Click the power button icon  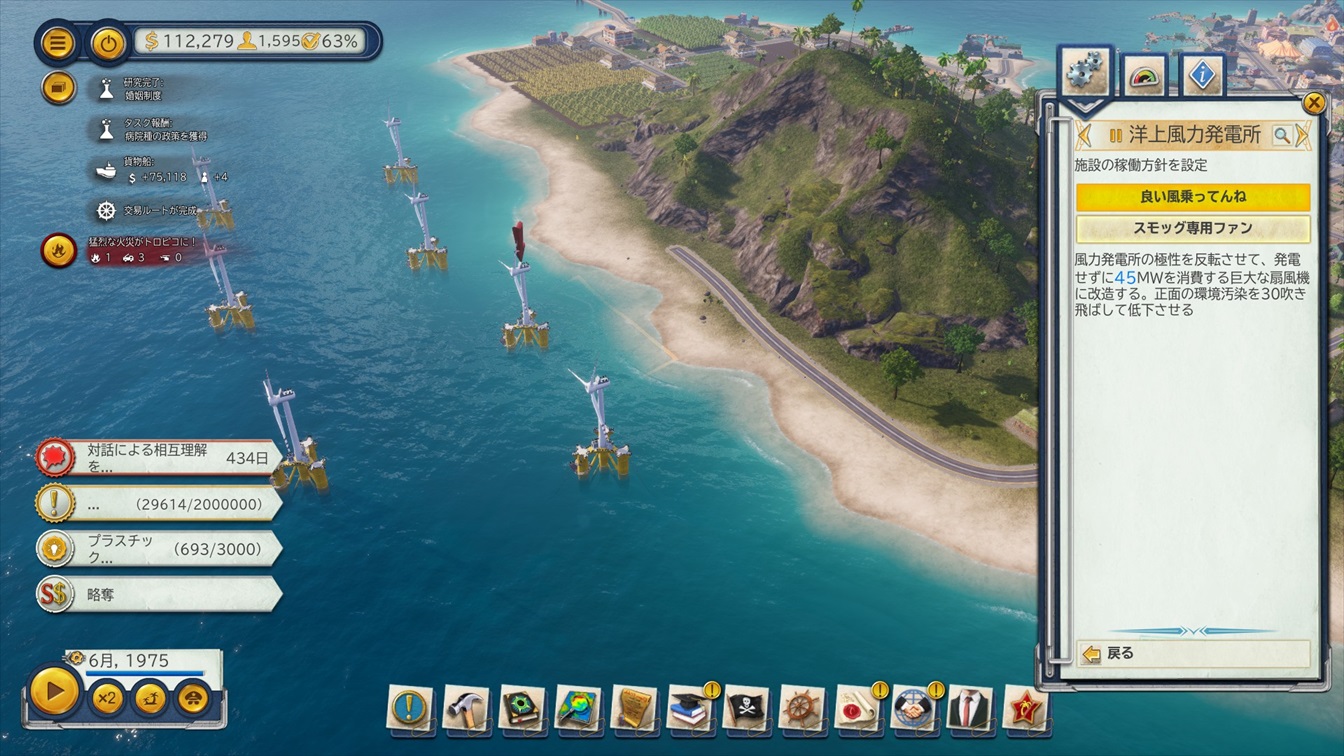click(x=107, y=43)
